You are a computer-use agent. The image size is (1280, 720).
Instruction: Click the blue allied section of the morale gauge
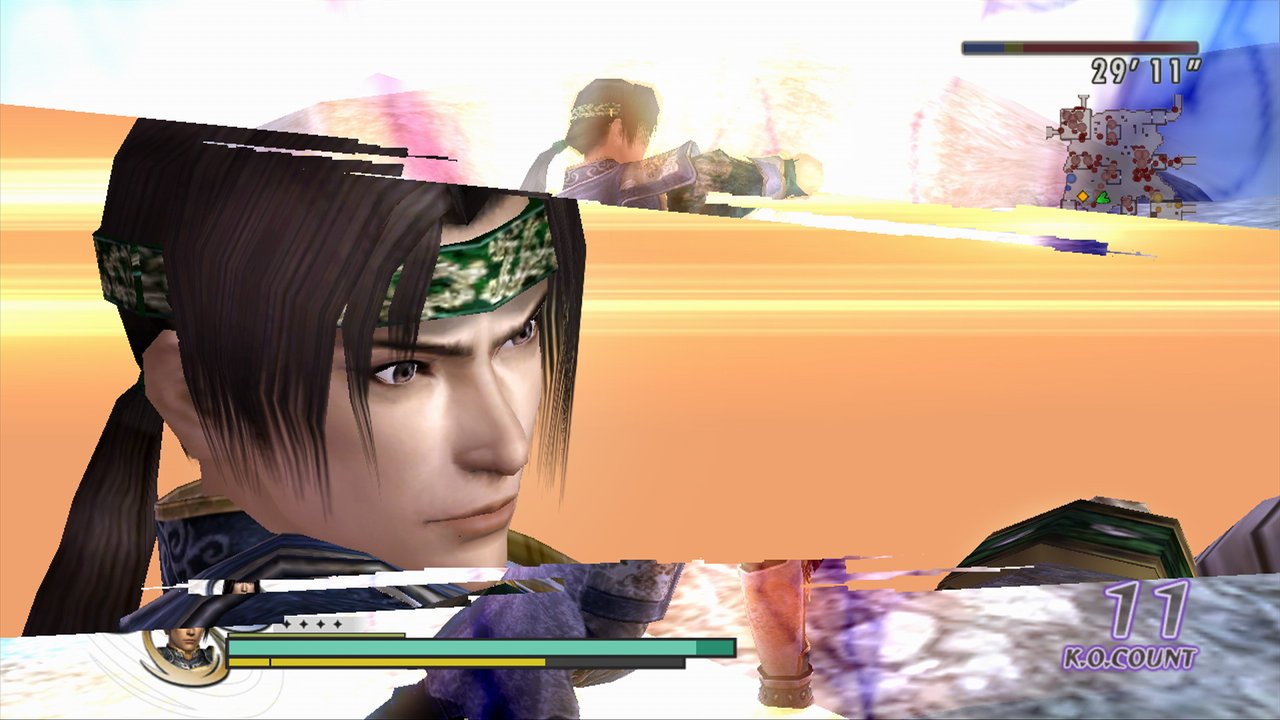point(985,49)
